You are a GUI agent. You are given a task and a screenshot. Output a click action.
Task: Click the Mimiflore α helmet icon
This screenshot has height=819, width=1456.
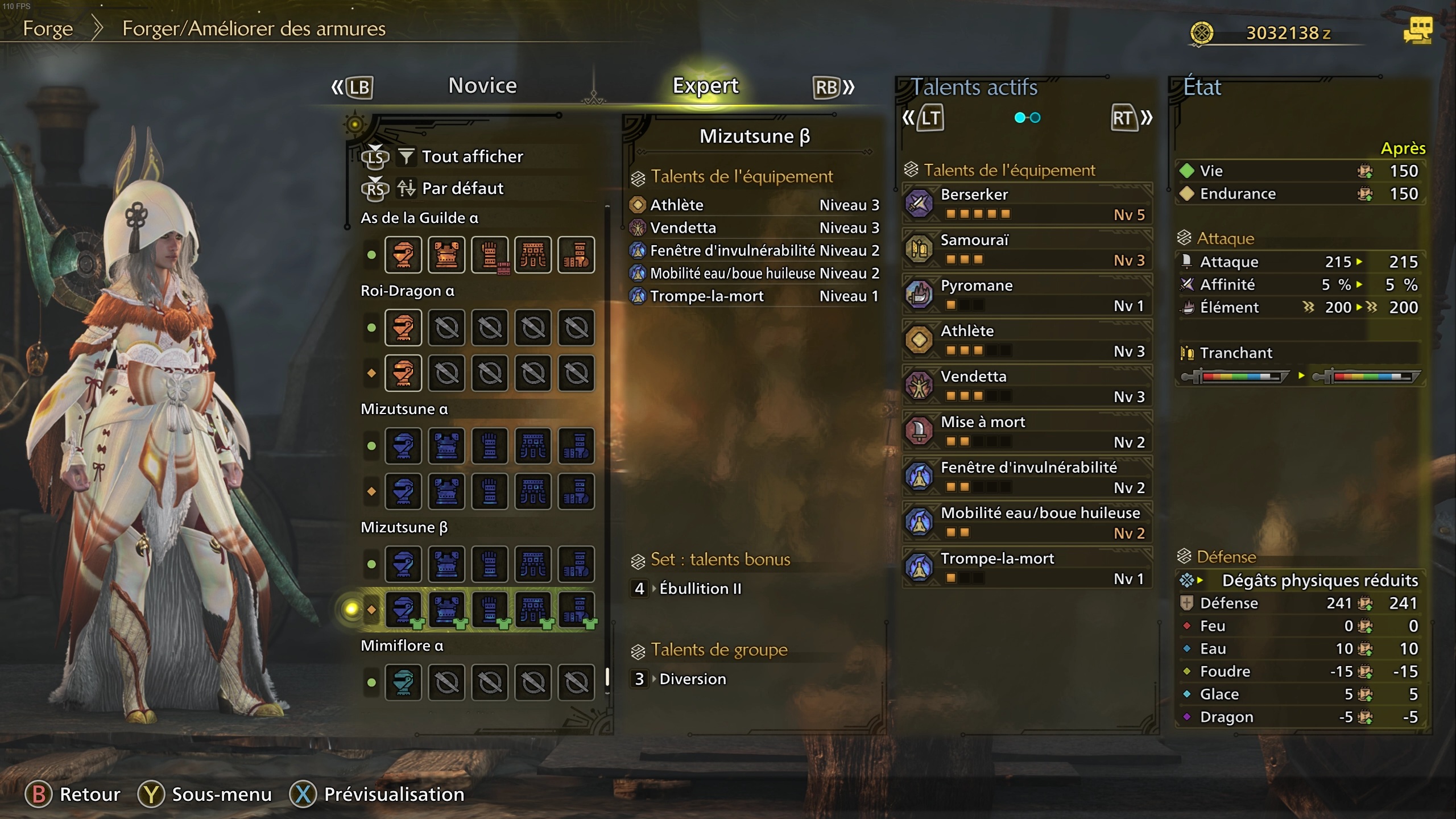click(404, 682)
